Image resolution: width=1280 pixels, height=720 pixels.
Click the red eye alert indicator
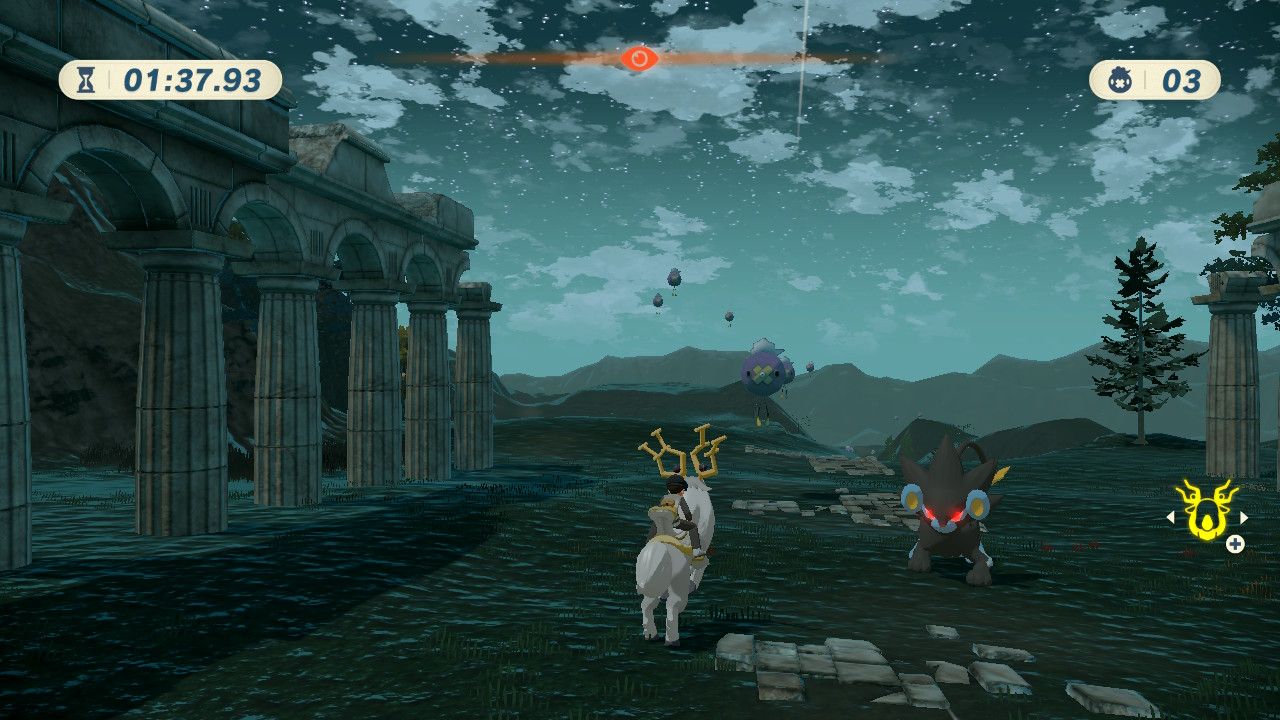tap(639, 58)
